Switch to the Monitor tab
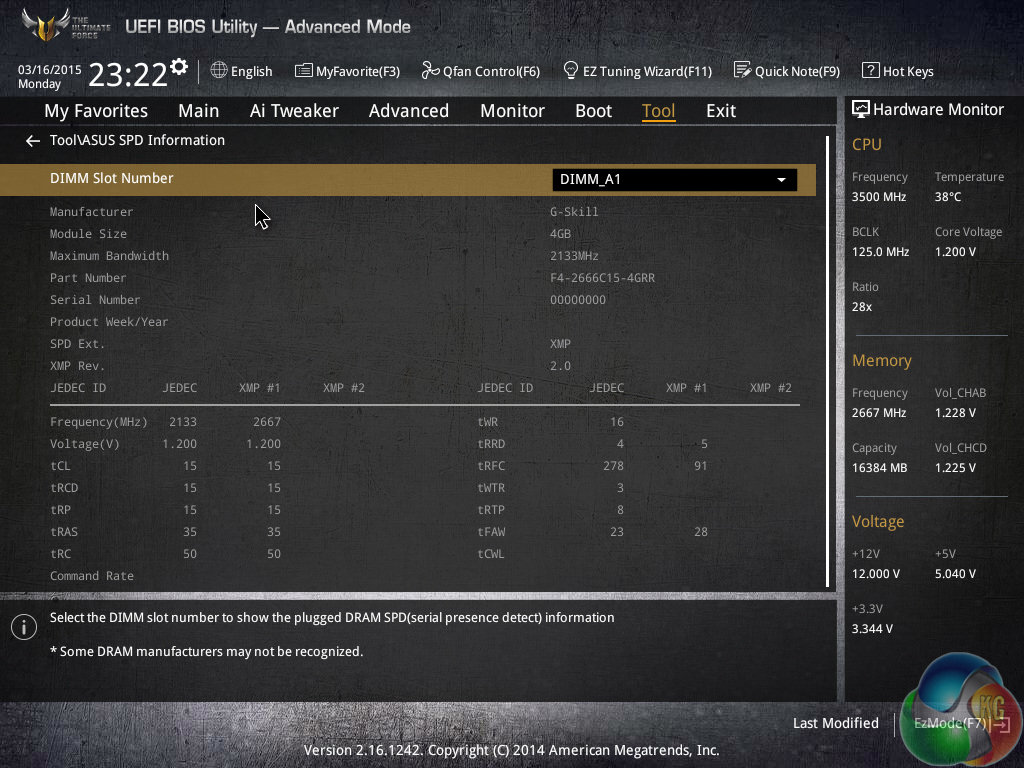1024x768 pixels. pos(512,111)
